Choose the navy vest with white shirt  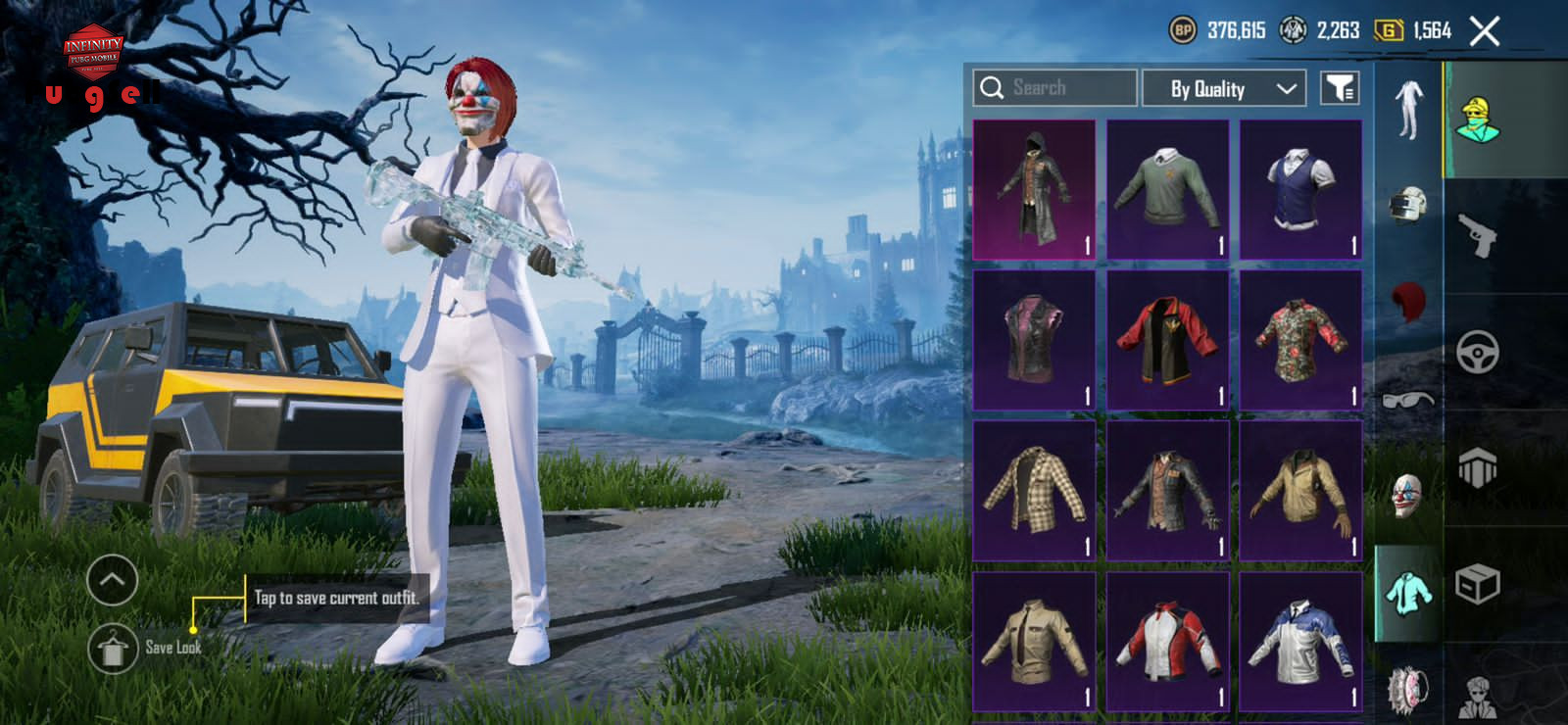1300,190
